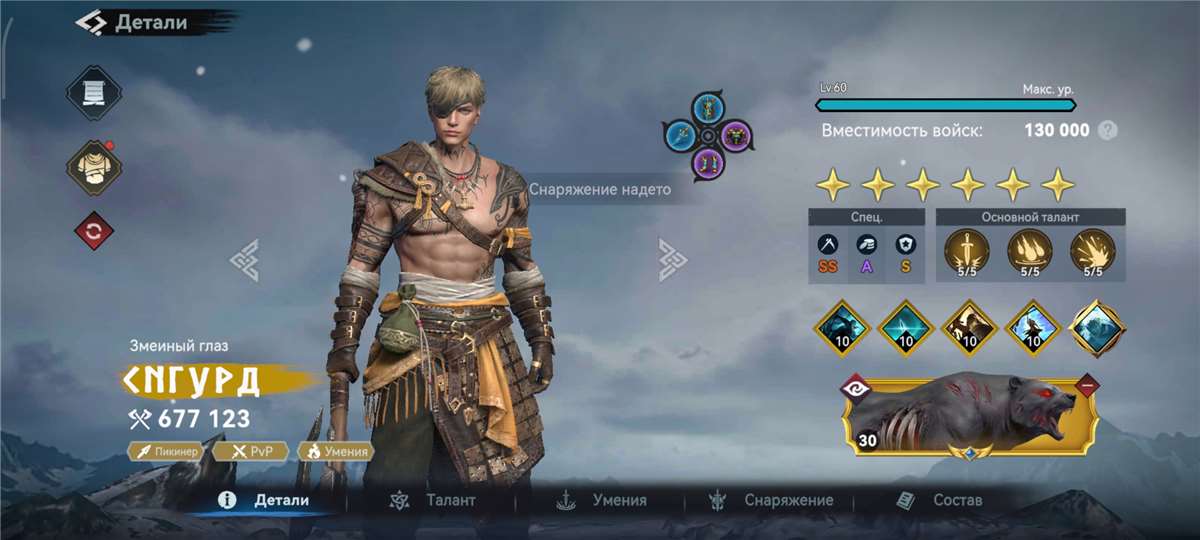The height and width of the screenshot is (540, 1200).
Task: Switch to the Талант tab
Action: coord(432,500)
